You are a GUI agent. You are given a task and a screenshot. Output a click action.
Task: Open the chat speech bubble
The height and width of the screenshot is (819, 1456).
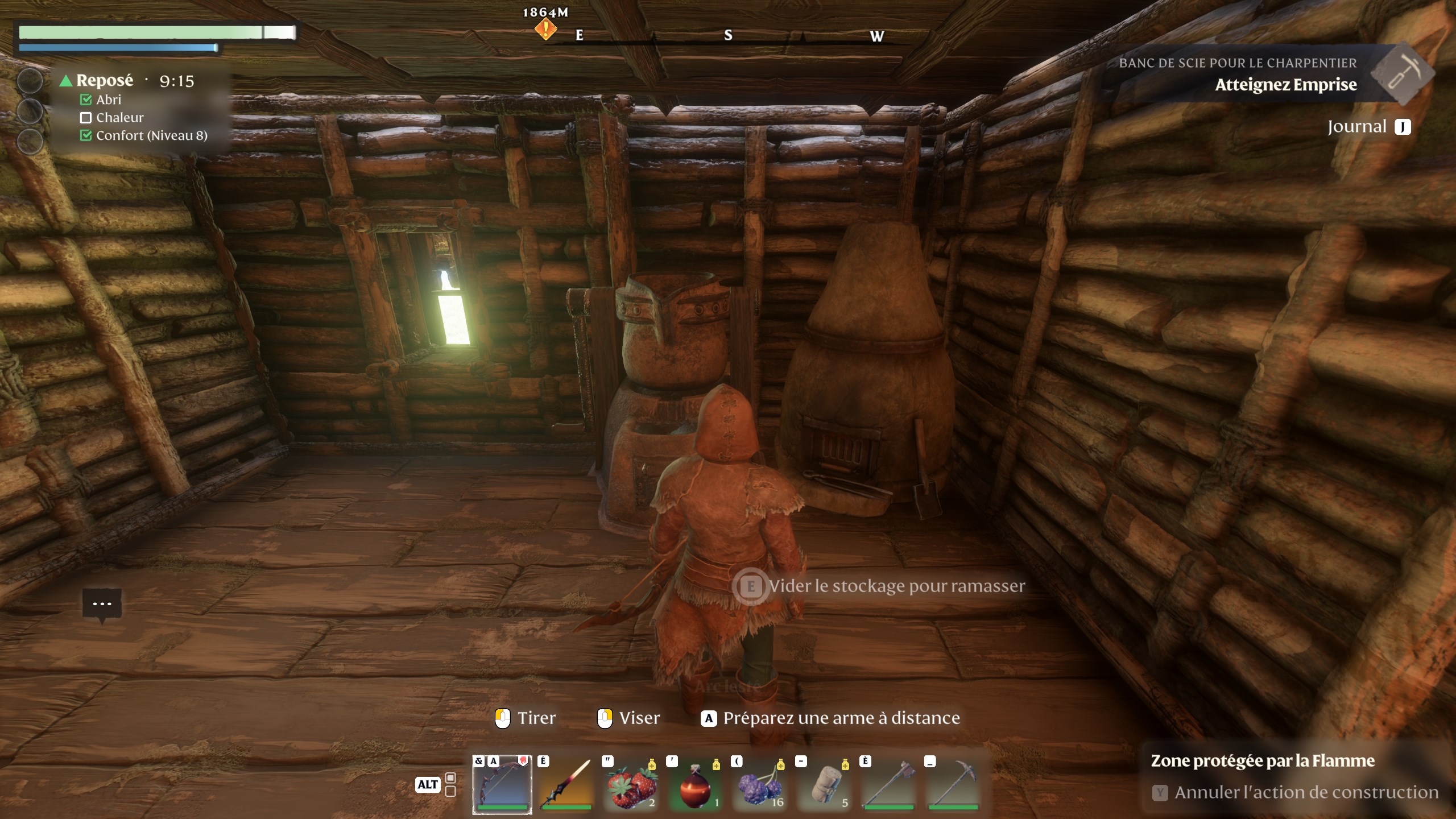(102, 604)
